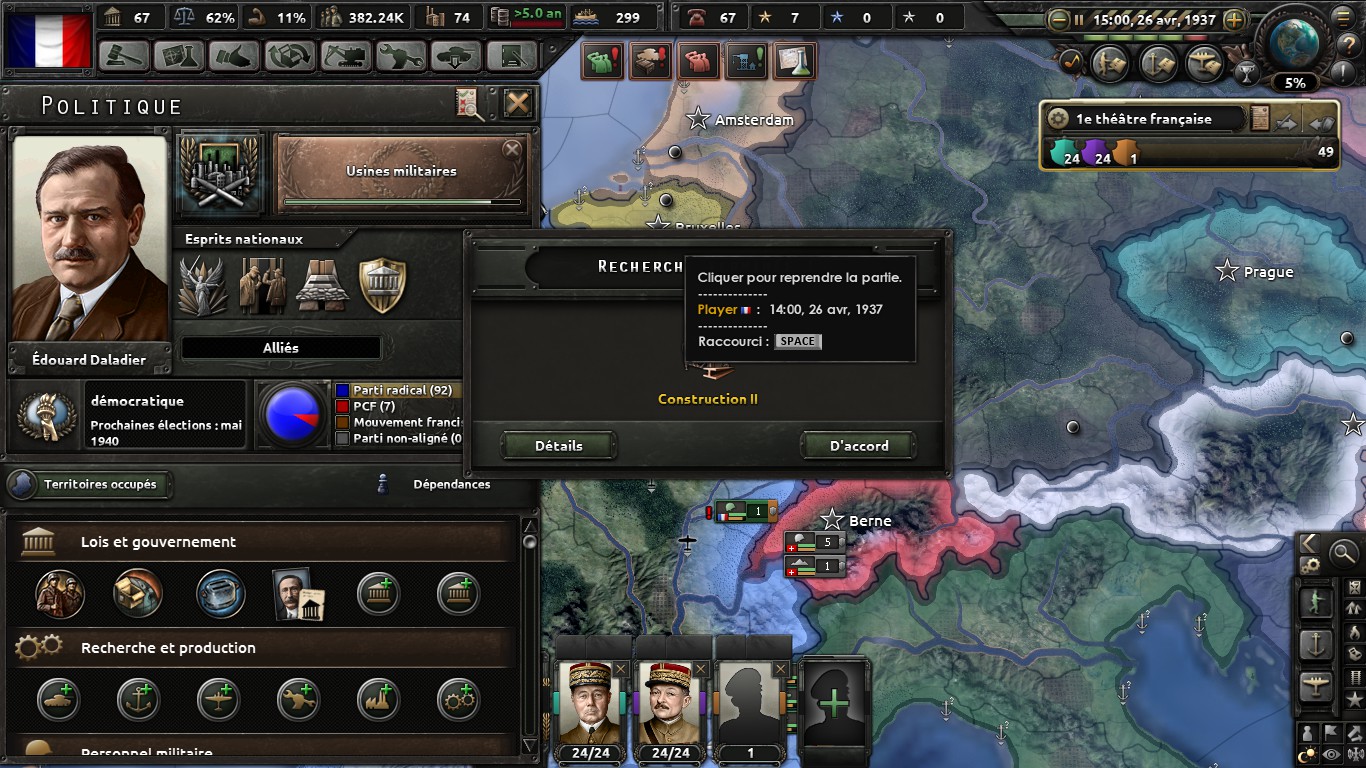The height and width of the screenshot is (768, 1366).
Task: Select the Alliés faction bar
Action: pyautogui.click(x=281, y=348)
